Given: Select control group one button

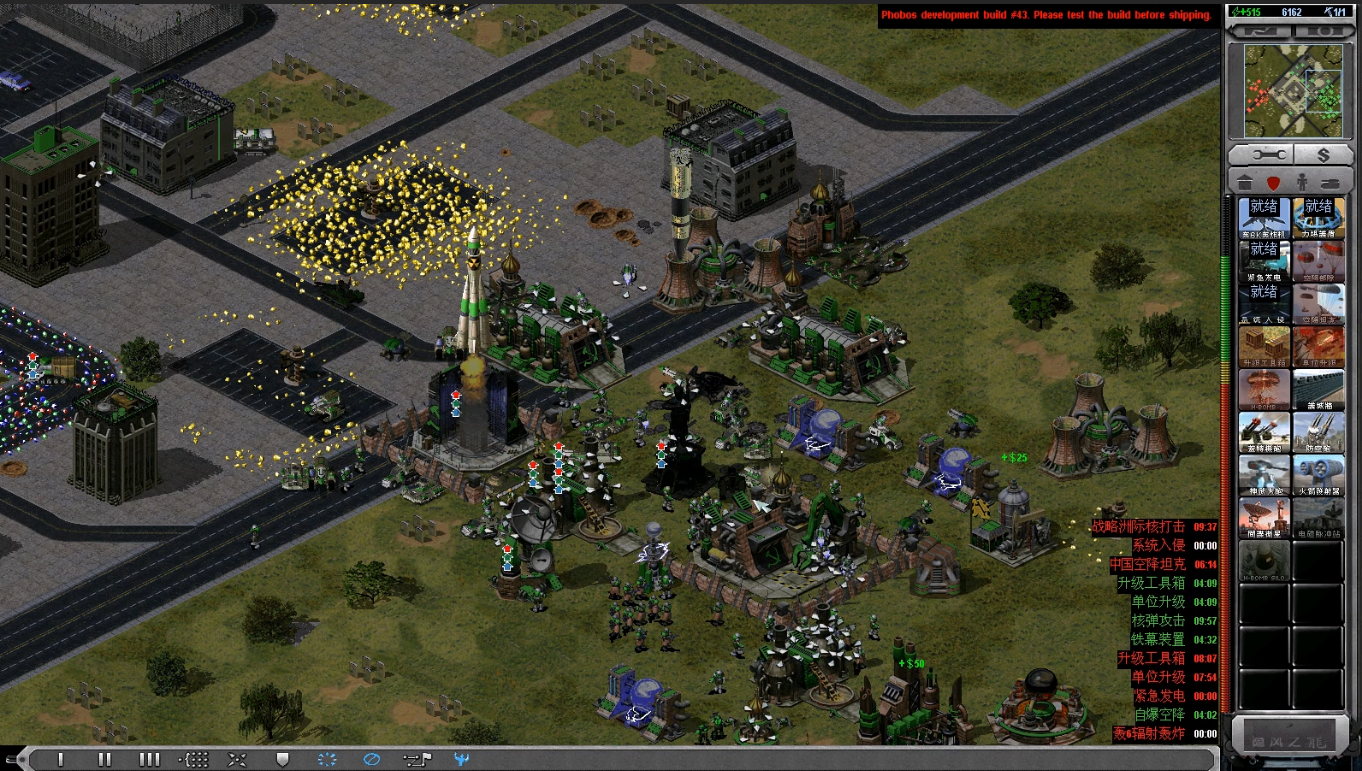Looking at the screenshot, I should [61, 759].
